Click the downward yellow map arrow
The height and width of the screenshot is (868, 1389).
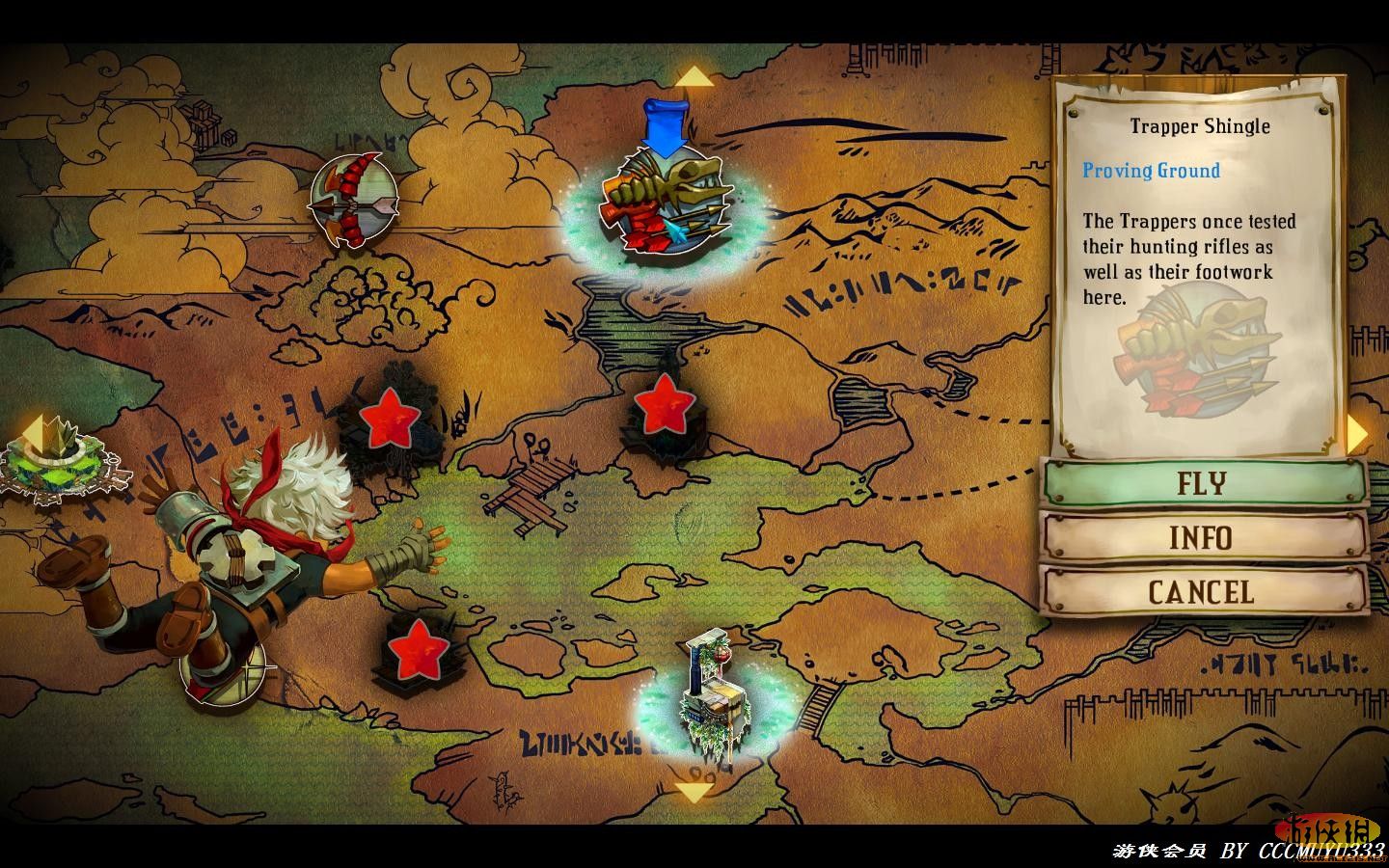(x=693, y=793)
